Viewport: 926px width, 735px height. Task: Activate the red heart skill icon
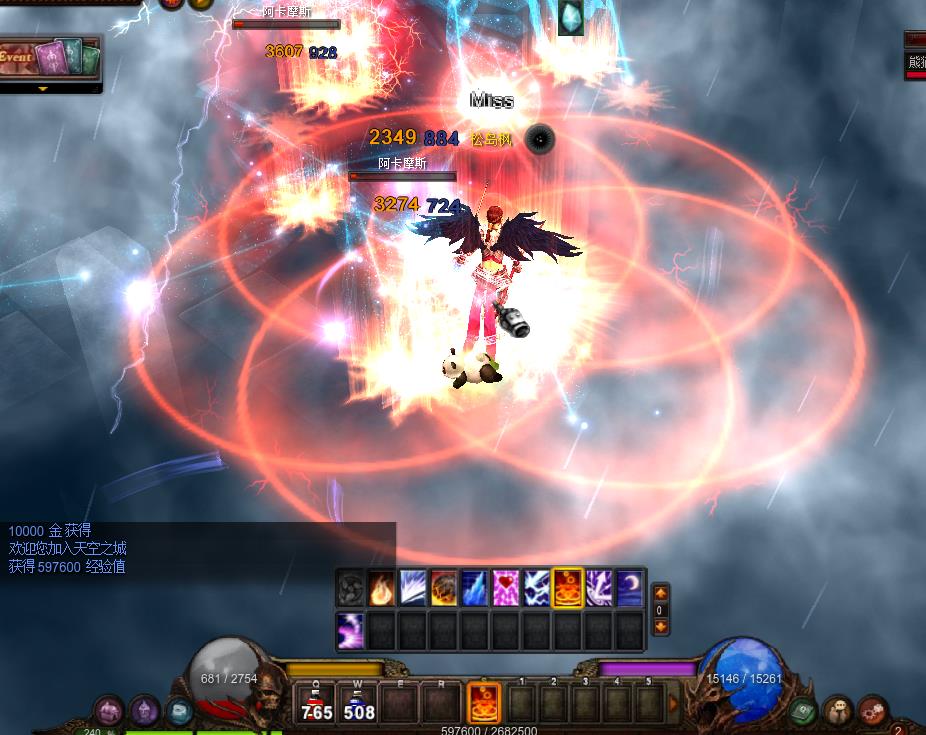pos(505,587)
